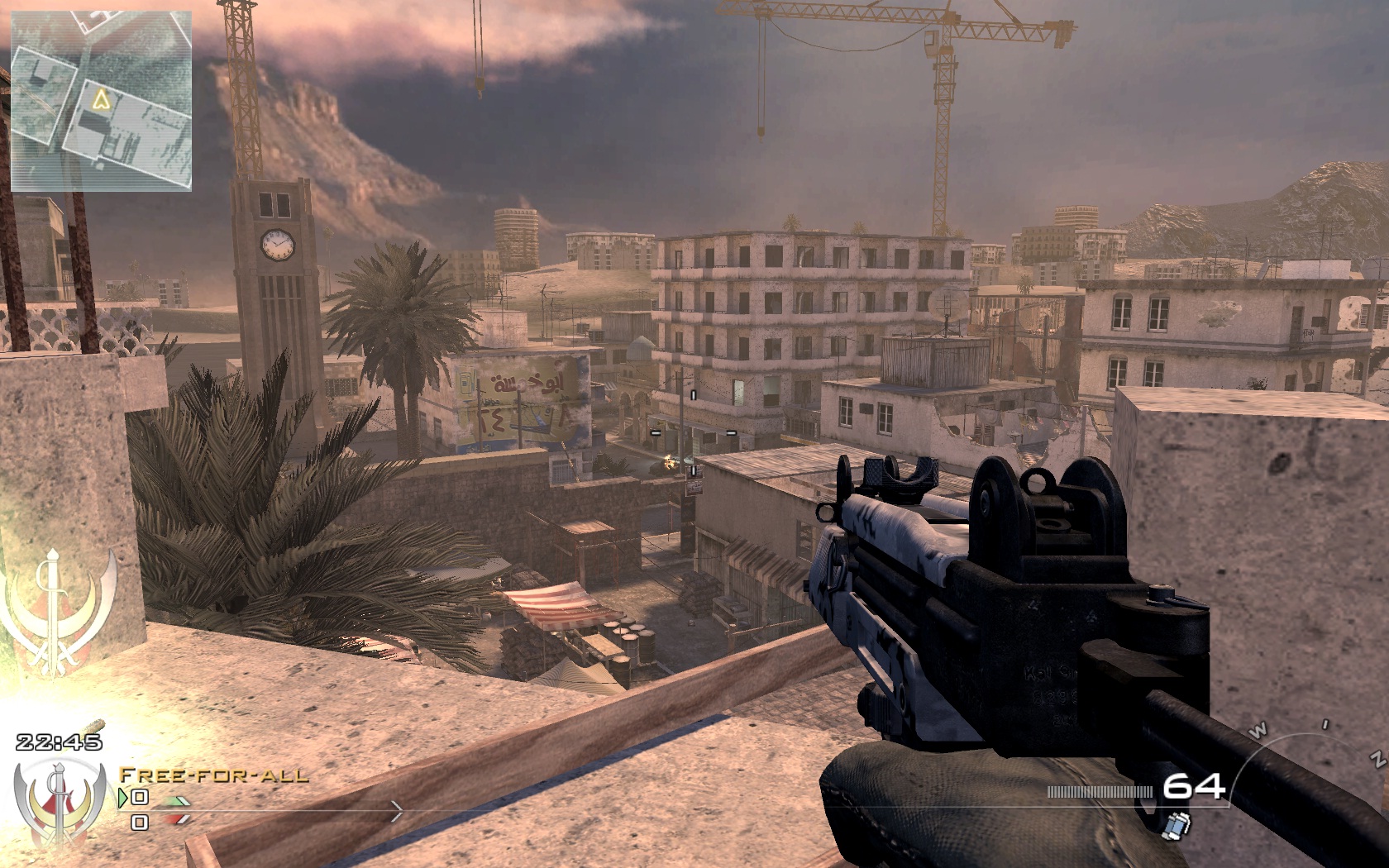Select the Free-for-all game mode label

coord(213,775)
